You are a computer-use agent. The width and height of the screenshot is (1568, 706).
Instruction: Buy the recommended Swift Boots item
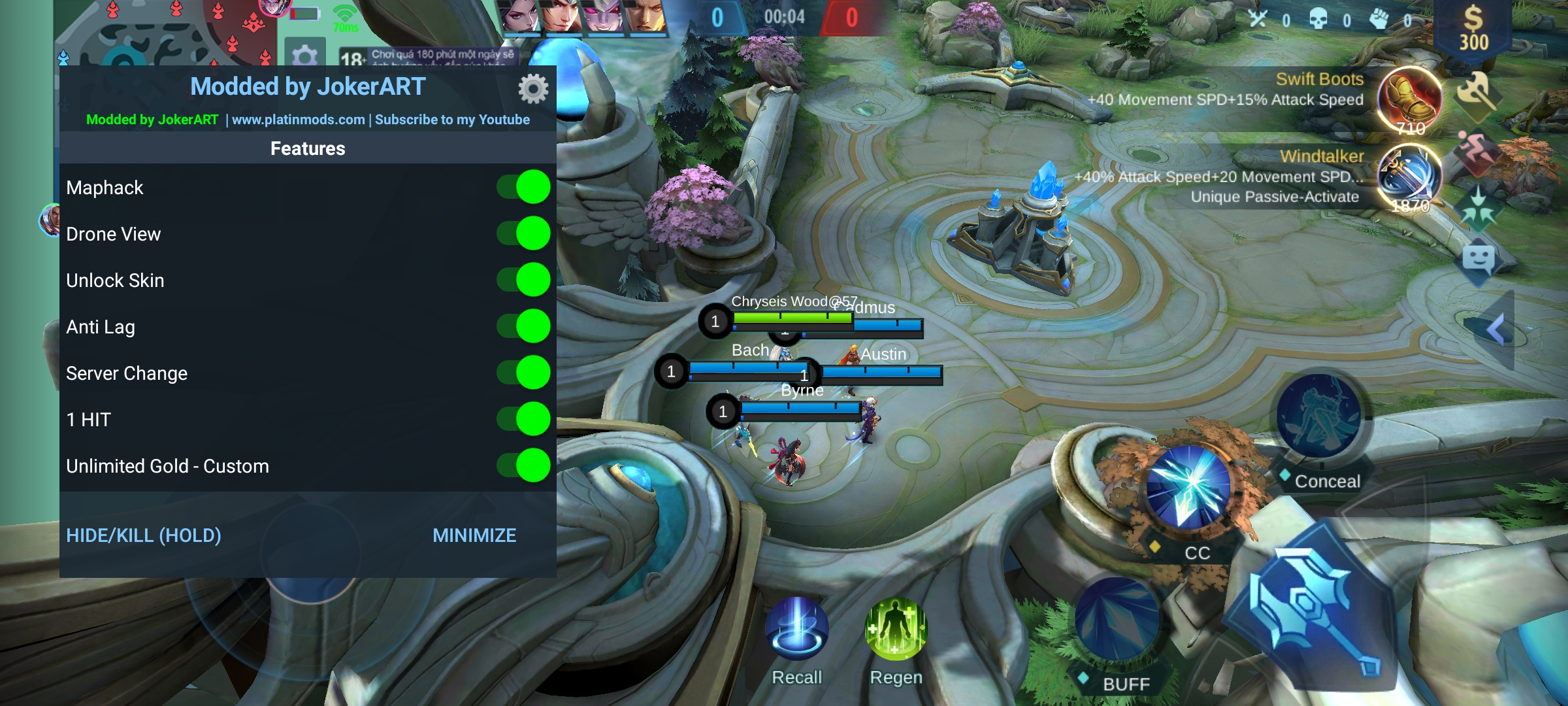1410,99
